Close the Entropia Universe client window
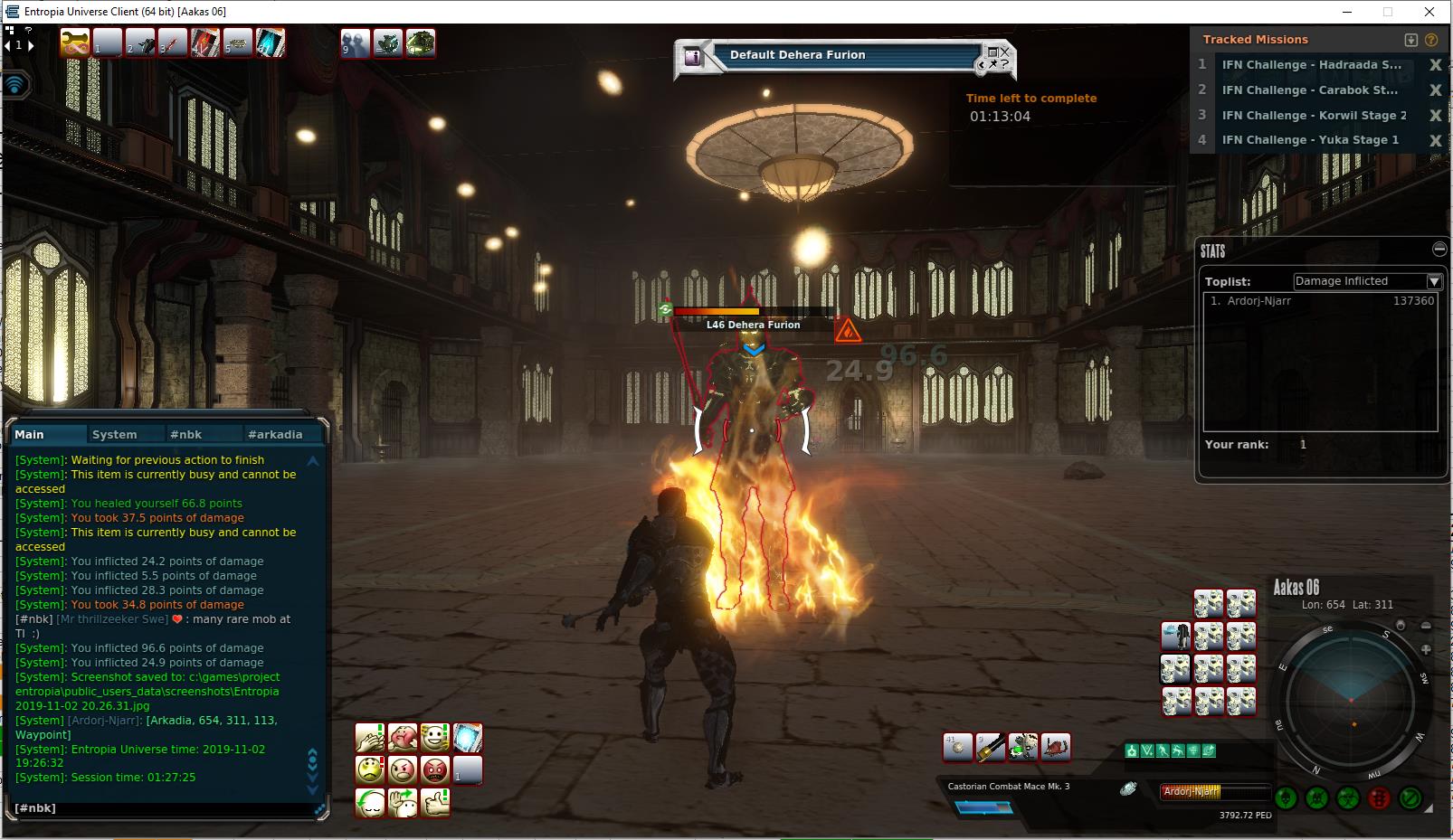1453x840 pixels. 1429,12
